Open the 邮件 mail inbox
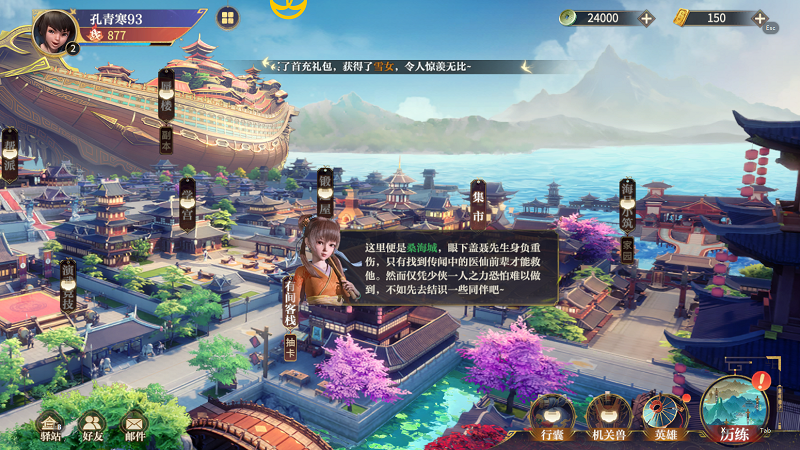 tap(134, 426)
